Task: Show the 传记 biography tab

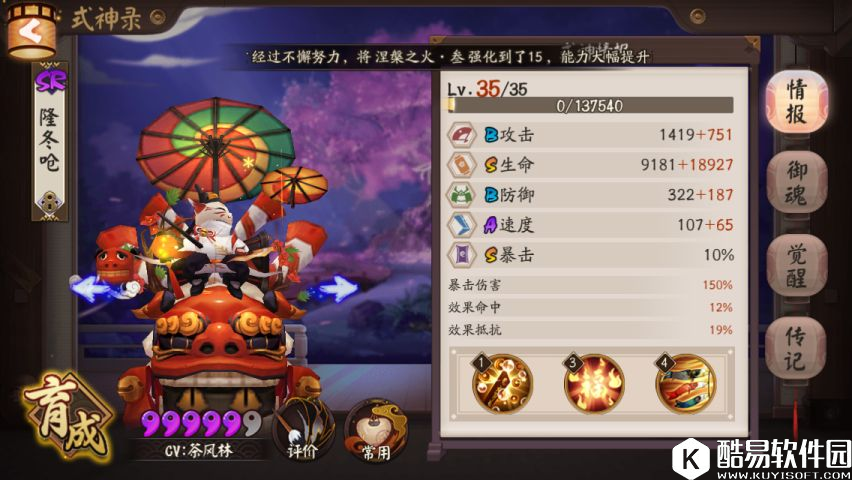Action: point(796,347)
